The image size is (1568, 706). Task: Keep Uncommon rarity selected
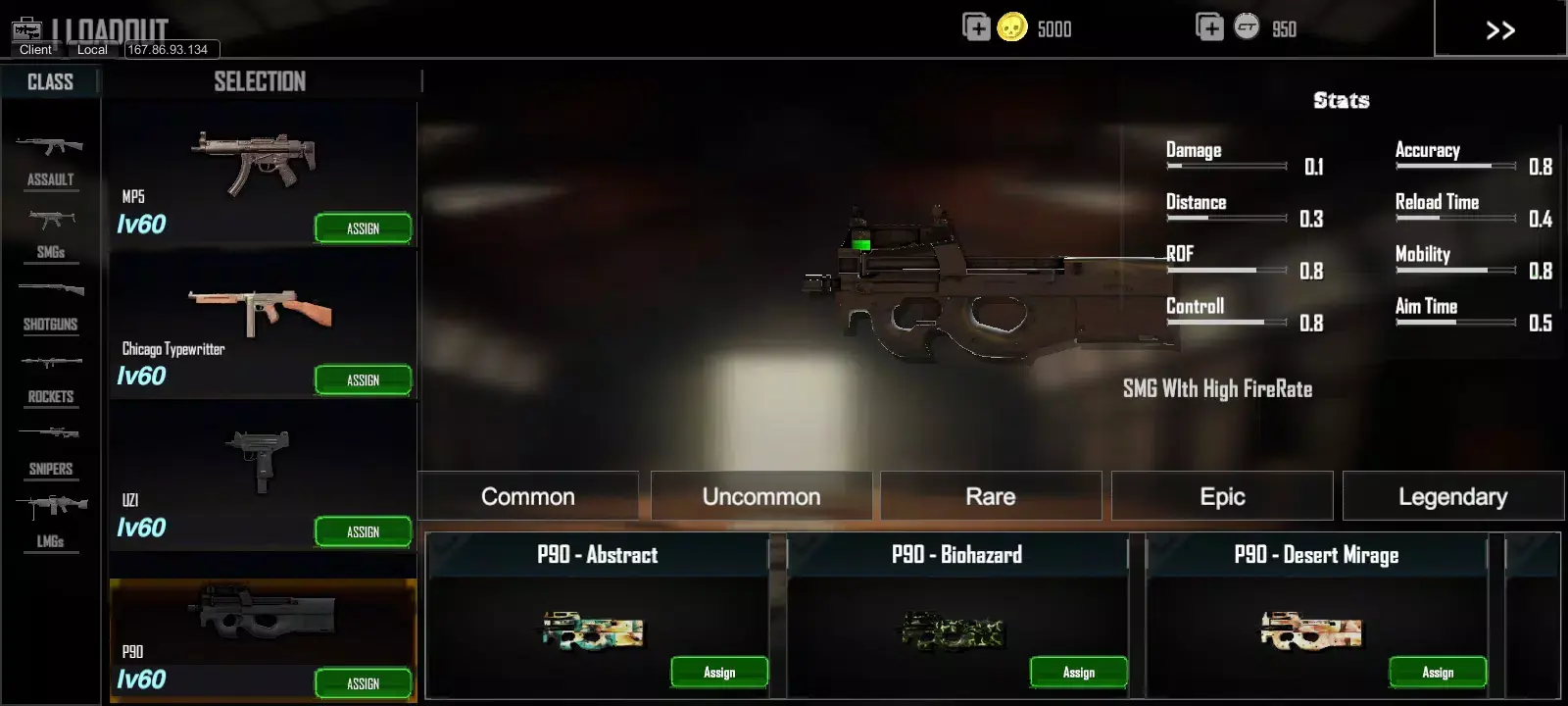(x=761, y=495)
